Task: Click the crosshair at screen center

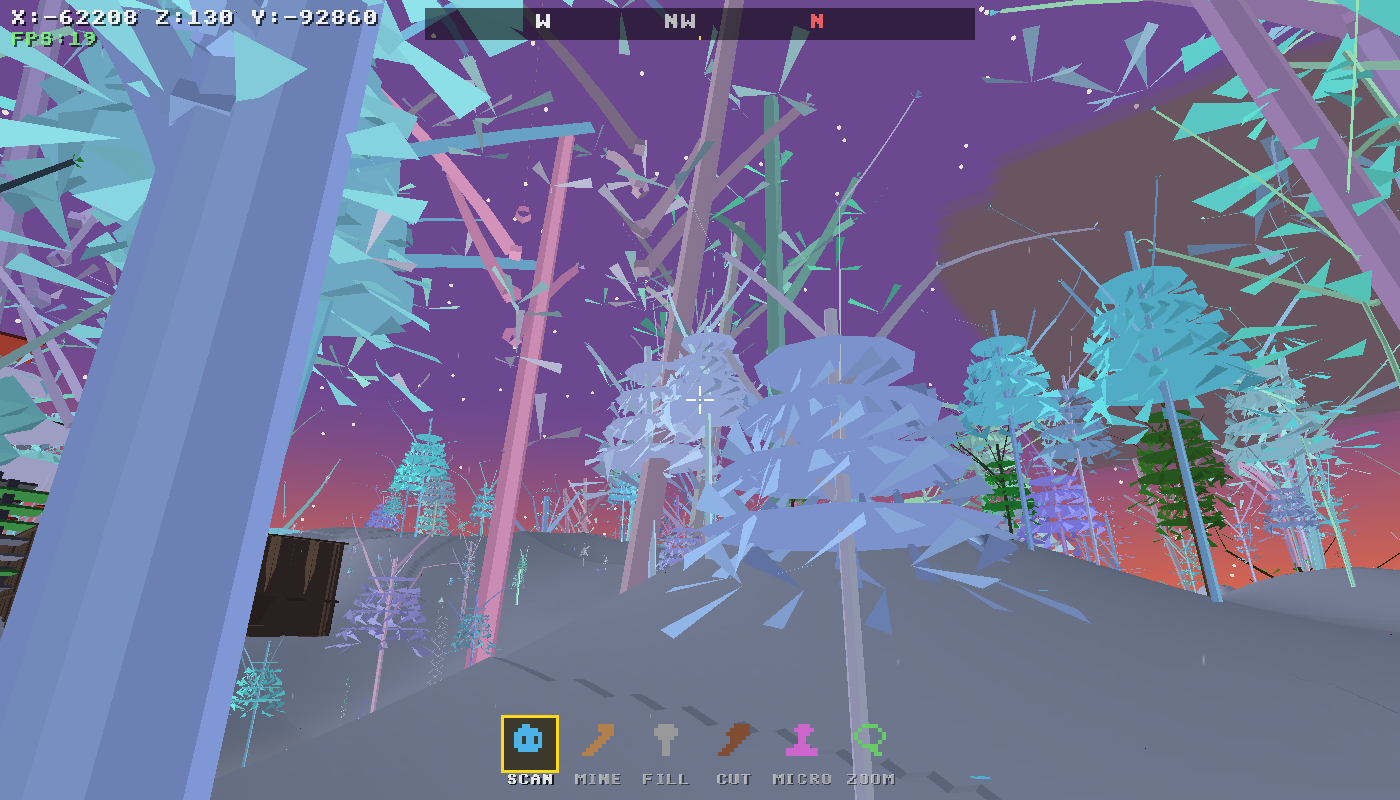Action: (x=700, y=400)
